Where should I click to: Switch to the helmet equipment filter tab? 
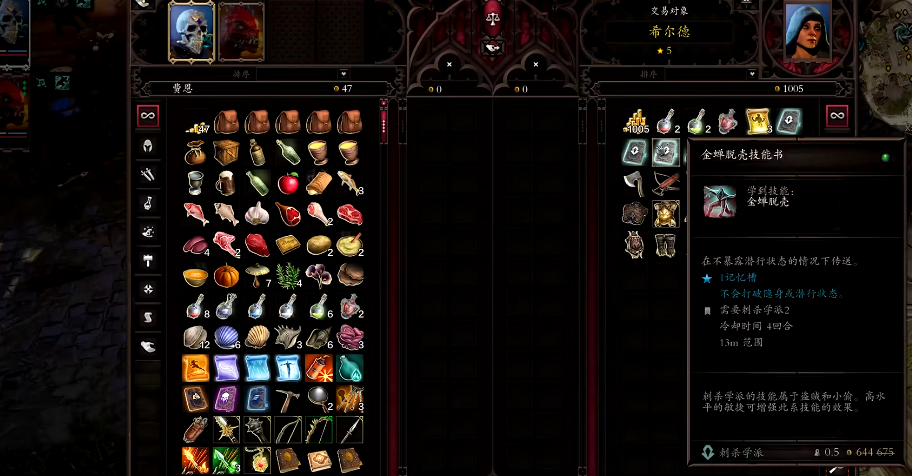pos(148,146)
